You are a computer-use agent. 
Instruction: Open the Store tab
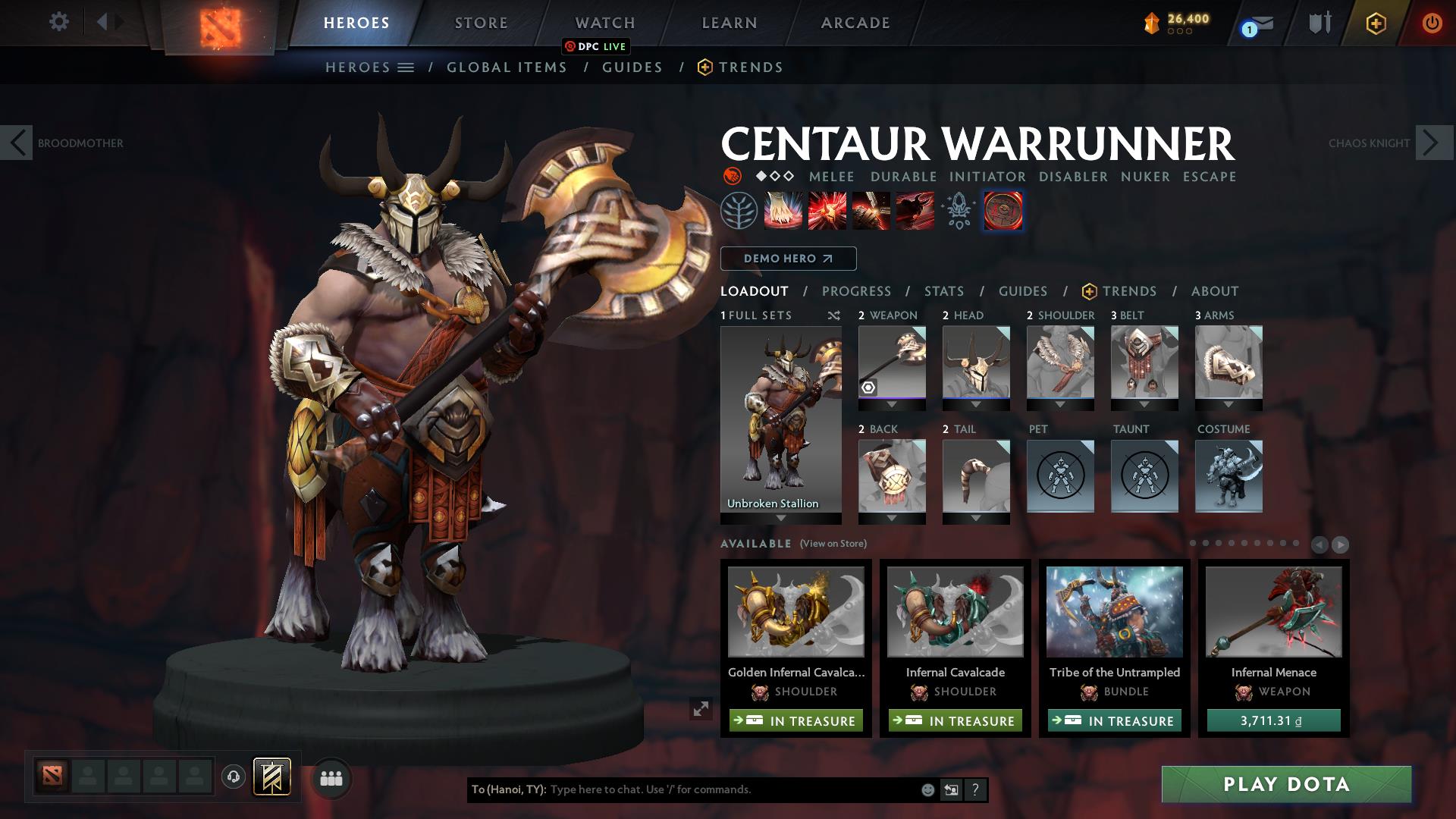[481, 23]
